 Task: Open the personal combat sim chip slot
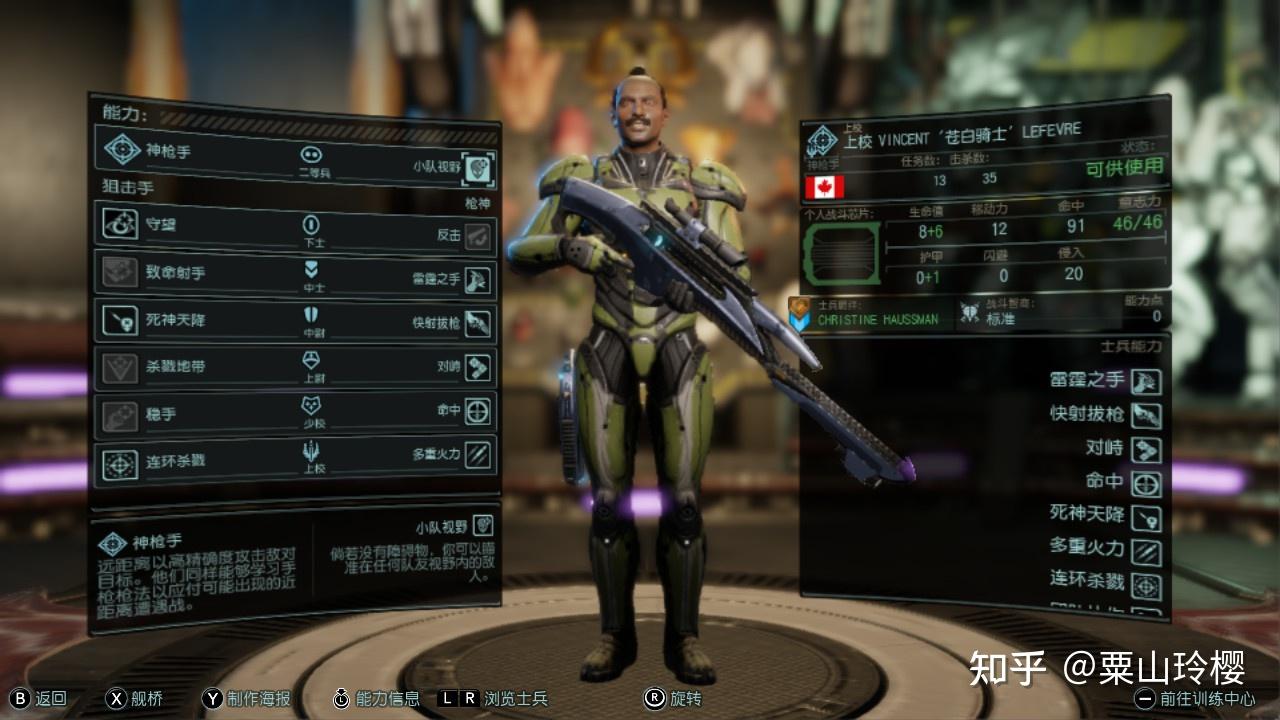point(840,253)
